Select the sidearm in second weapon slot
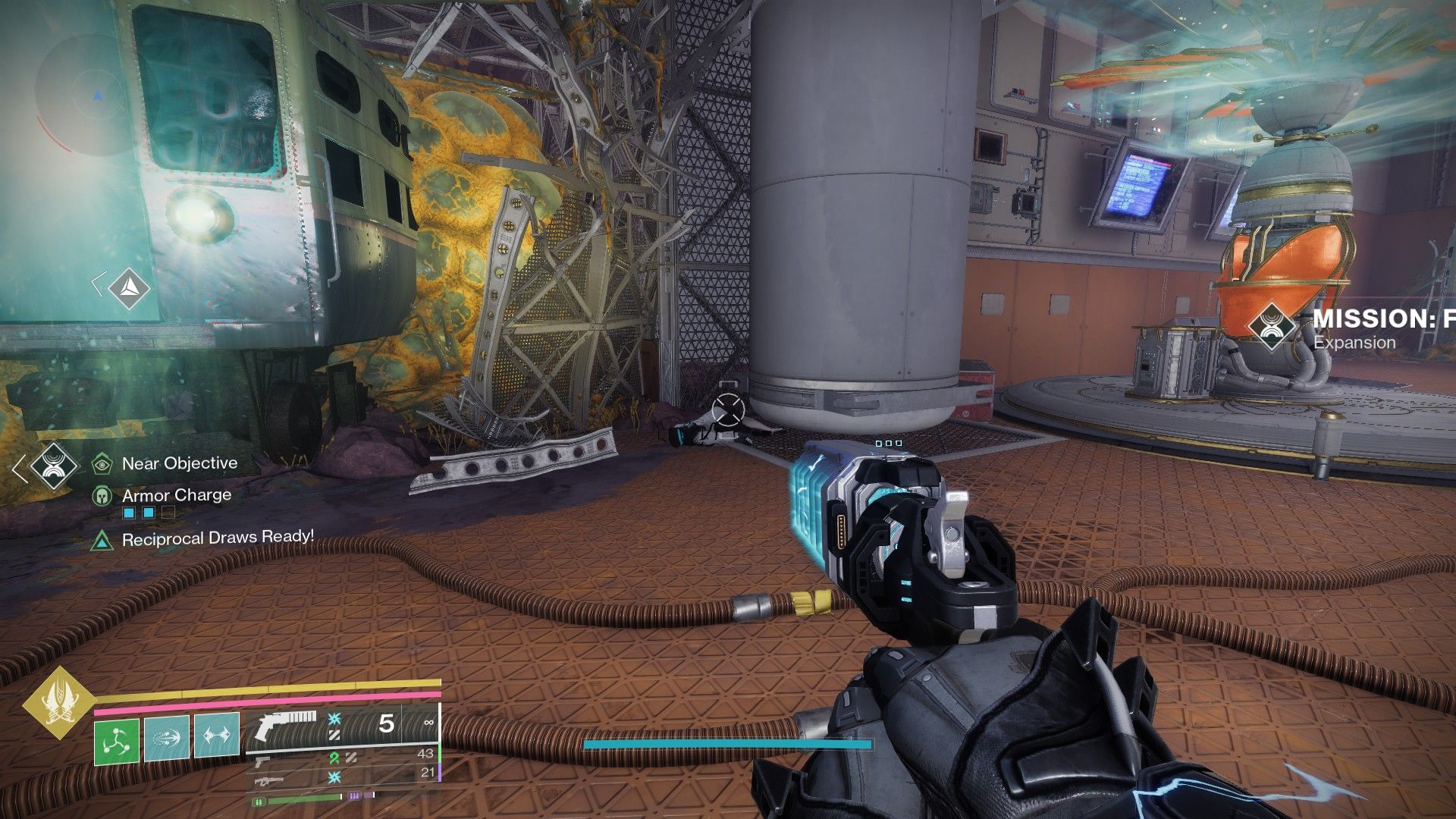1456x819 pixels. point(263,762)
